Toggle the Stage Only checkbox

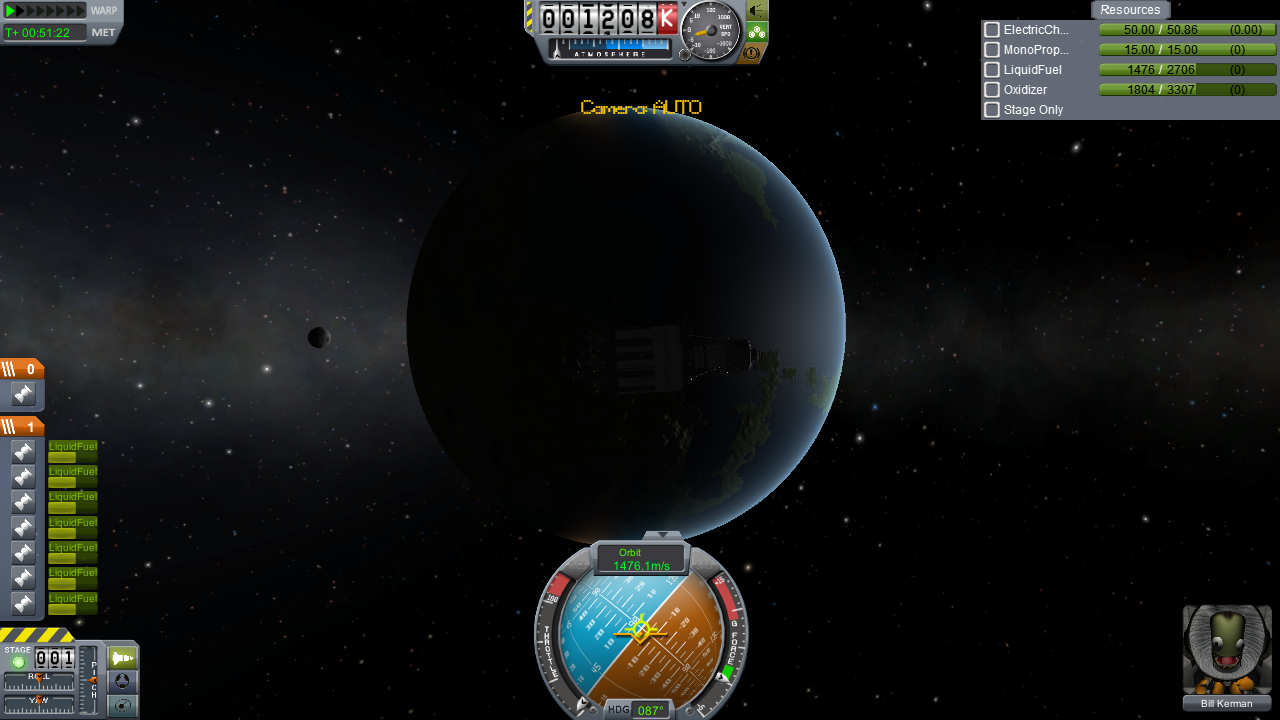coord(992,110)
